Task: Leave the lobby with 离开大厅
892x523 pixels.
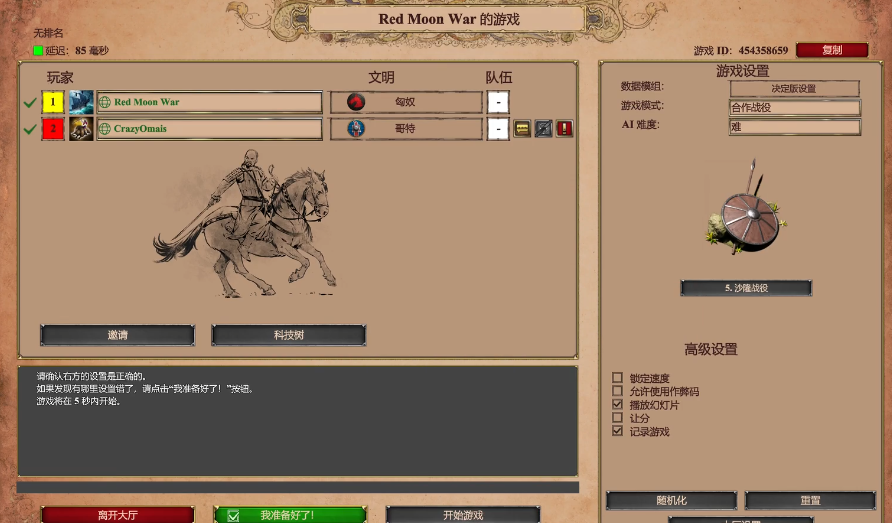Action: (x=117, y=515)
